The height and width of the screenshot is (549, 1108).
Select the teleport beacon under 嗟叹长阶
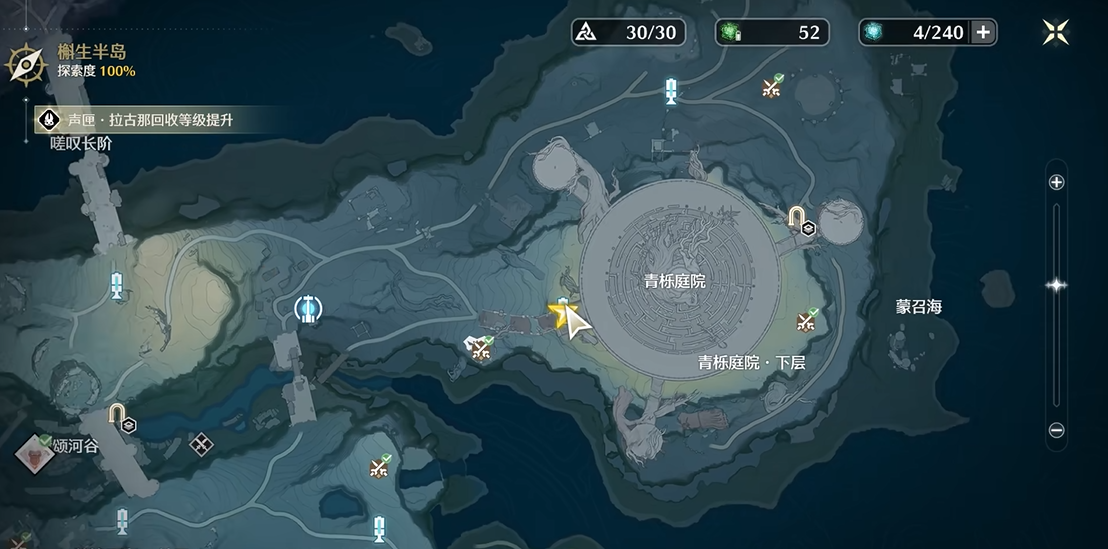(117, 285)
